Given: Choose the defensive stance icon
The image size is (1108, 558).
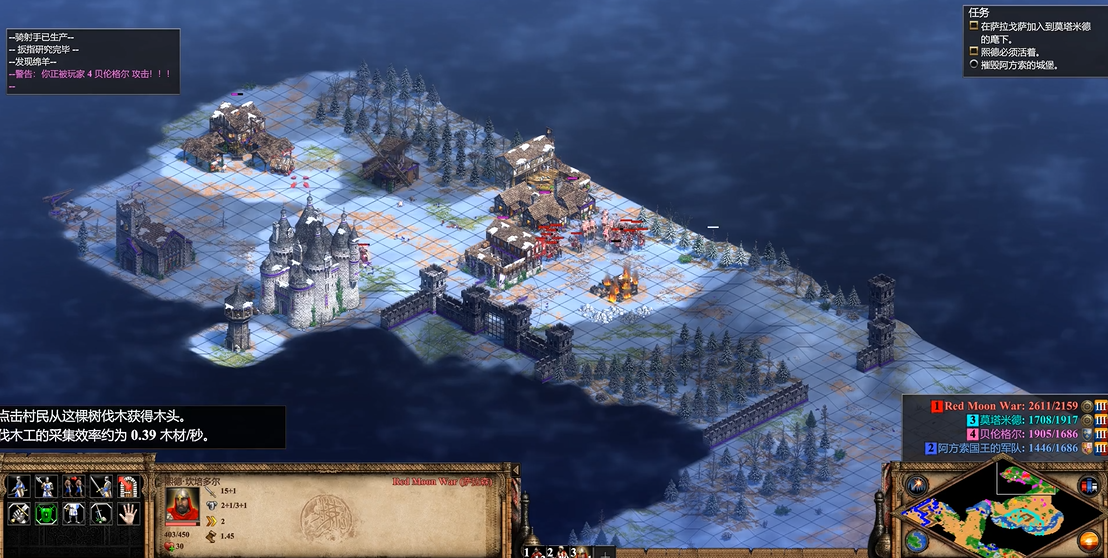Looking at the screenshot, I should coord(45,487).
